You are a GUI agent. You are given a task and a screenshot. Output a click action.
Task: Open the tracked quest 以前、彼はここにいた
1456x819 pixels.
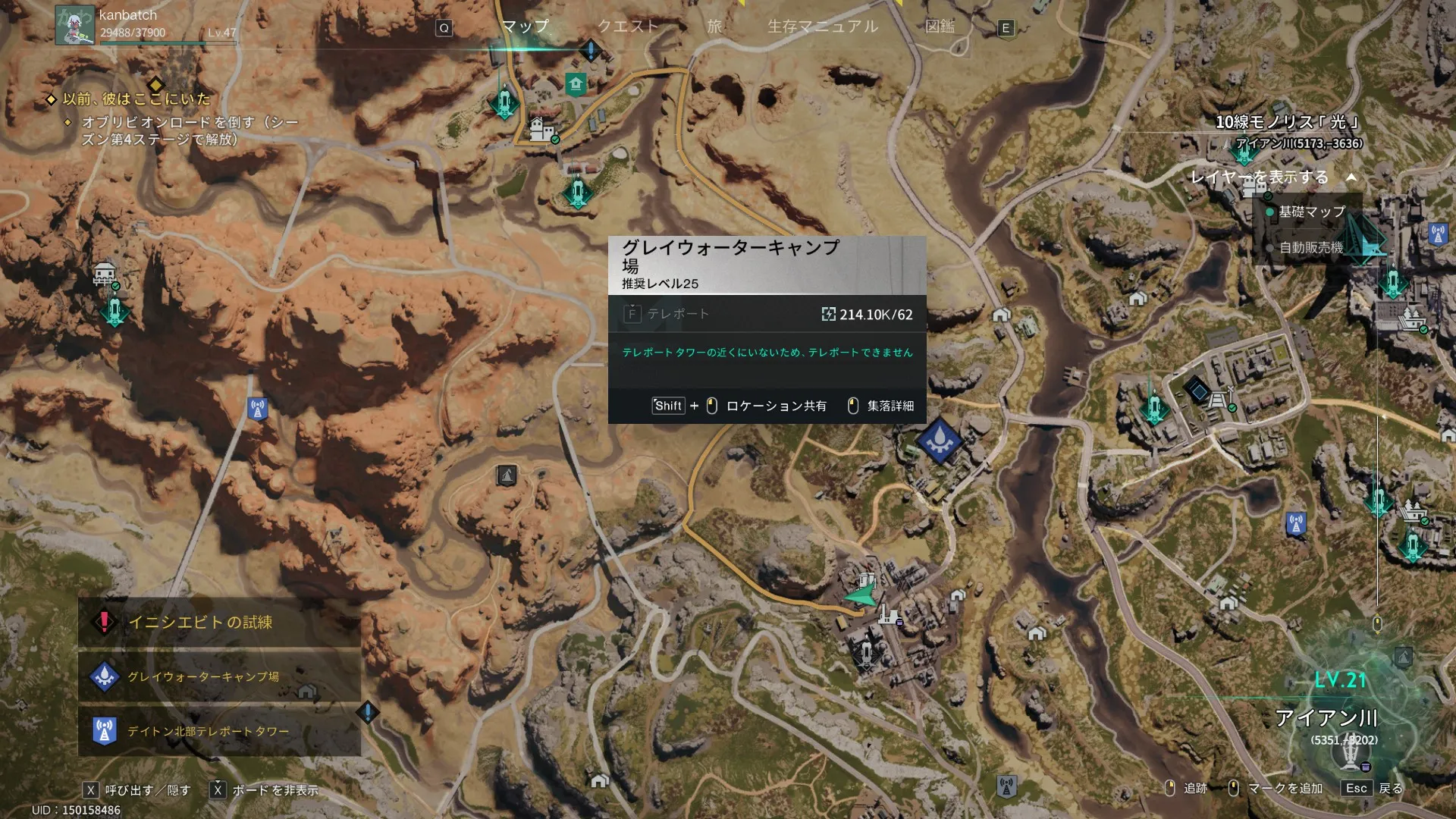136,99
